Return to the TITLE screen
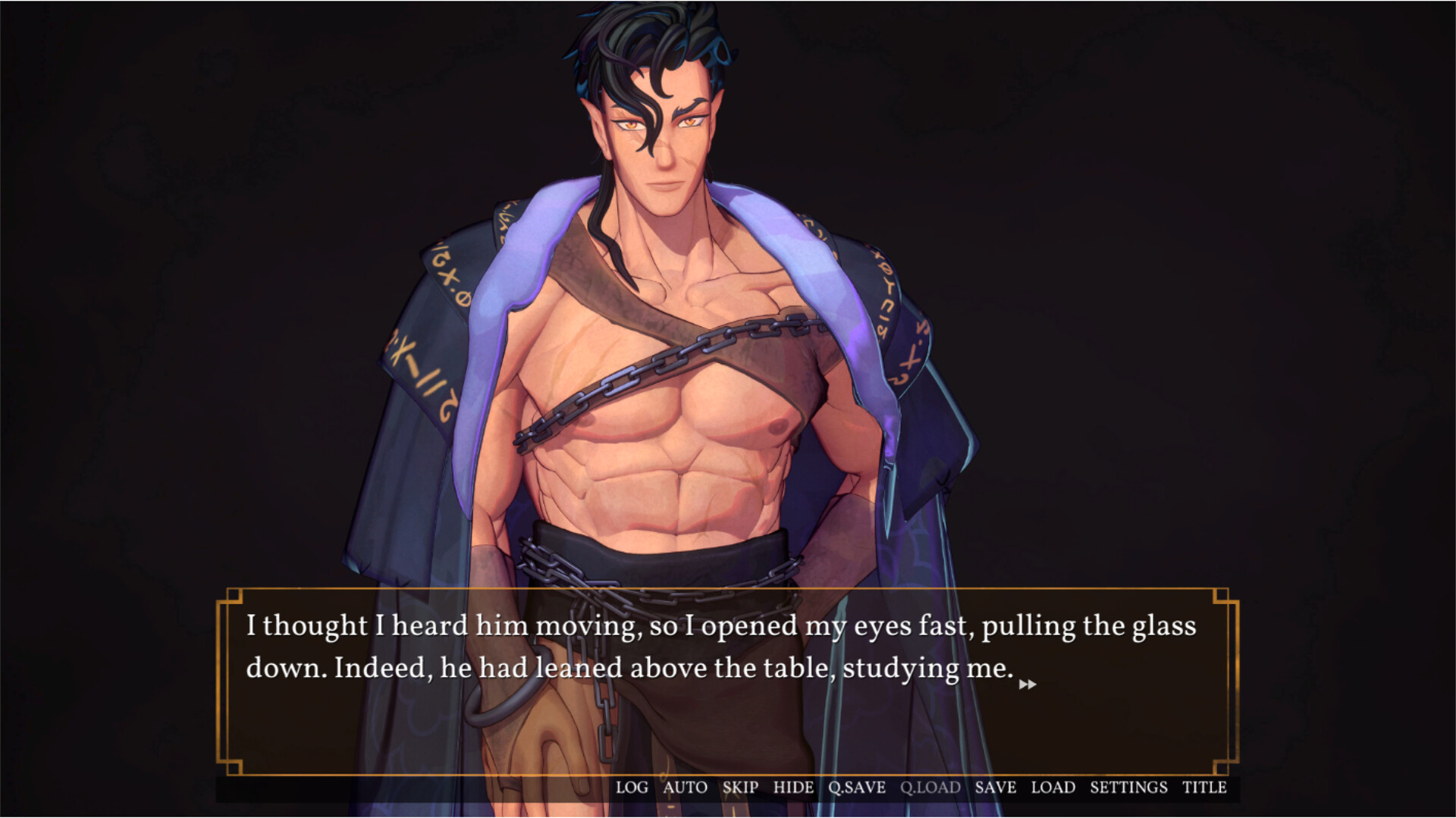Image resolution: width=1456 pixels, height=818 pixels. pos(1206,788)
